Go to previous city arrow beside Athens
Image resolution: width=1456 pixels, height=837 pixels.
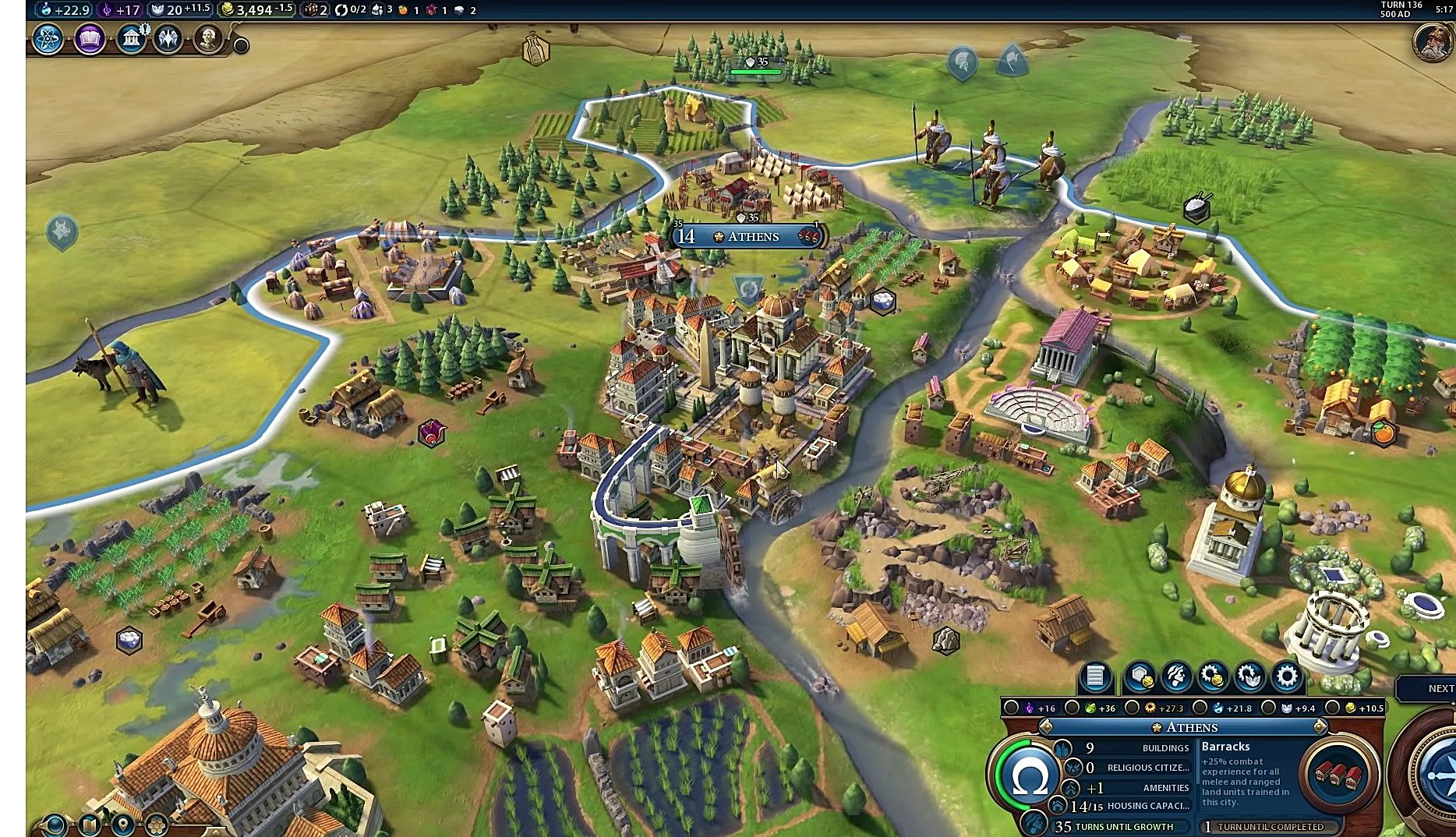pyautogui.click(x=1047, y=727)
